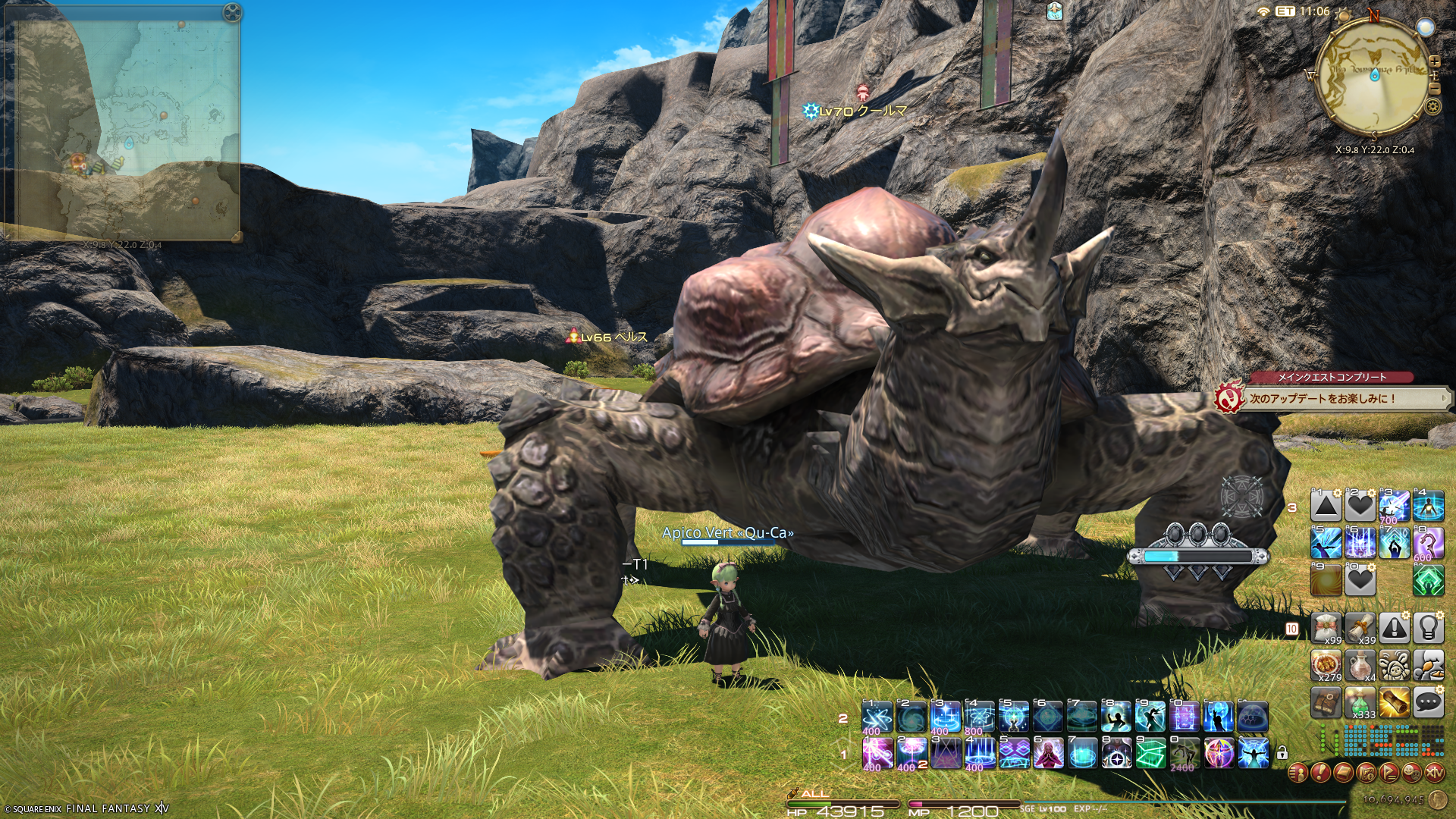This screenshot has height=819, width=1456.
Task: Open the XIV system menu button
Action: tap(1434, 773)
